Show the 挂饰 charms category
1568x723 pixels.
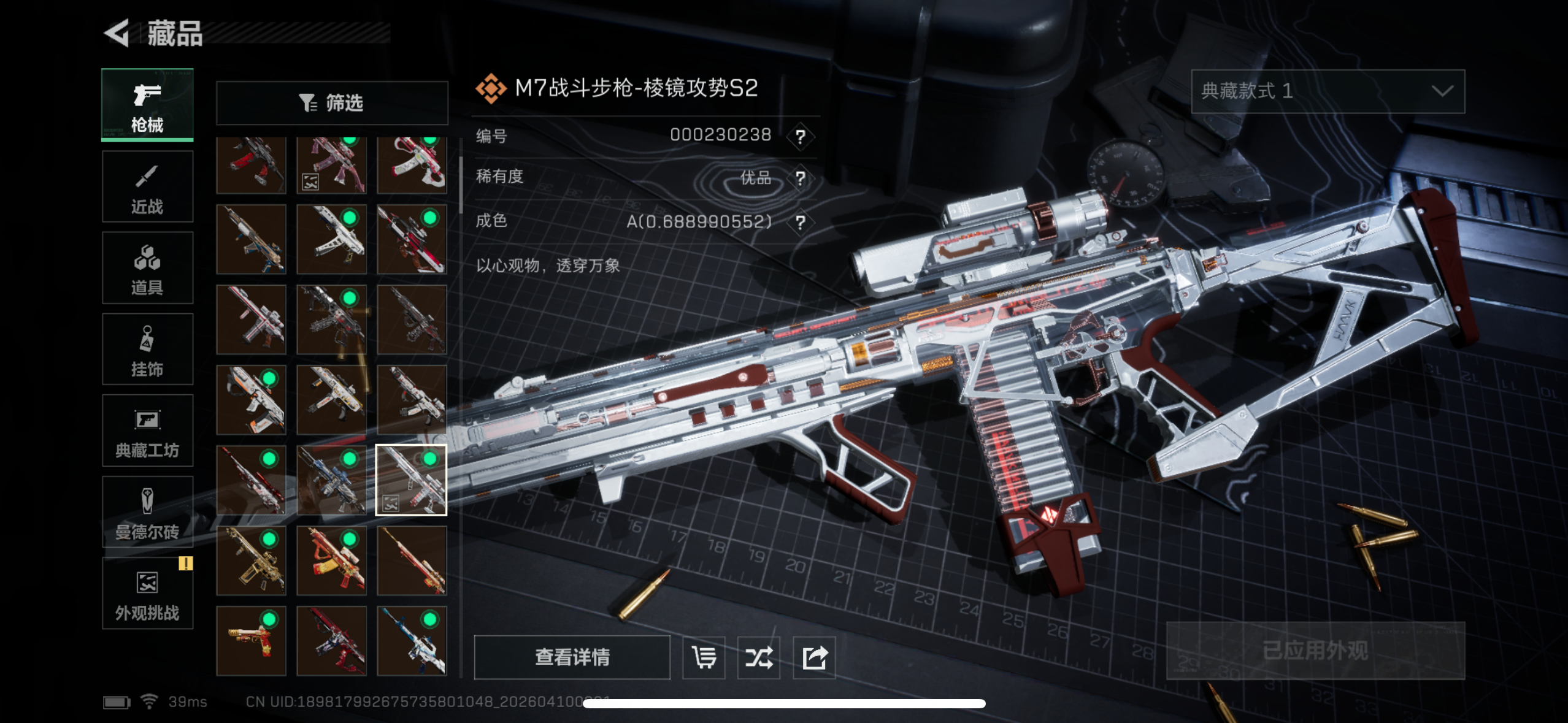click(147, 350)
